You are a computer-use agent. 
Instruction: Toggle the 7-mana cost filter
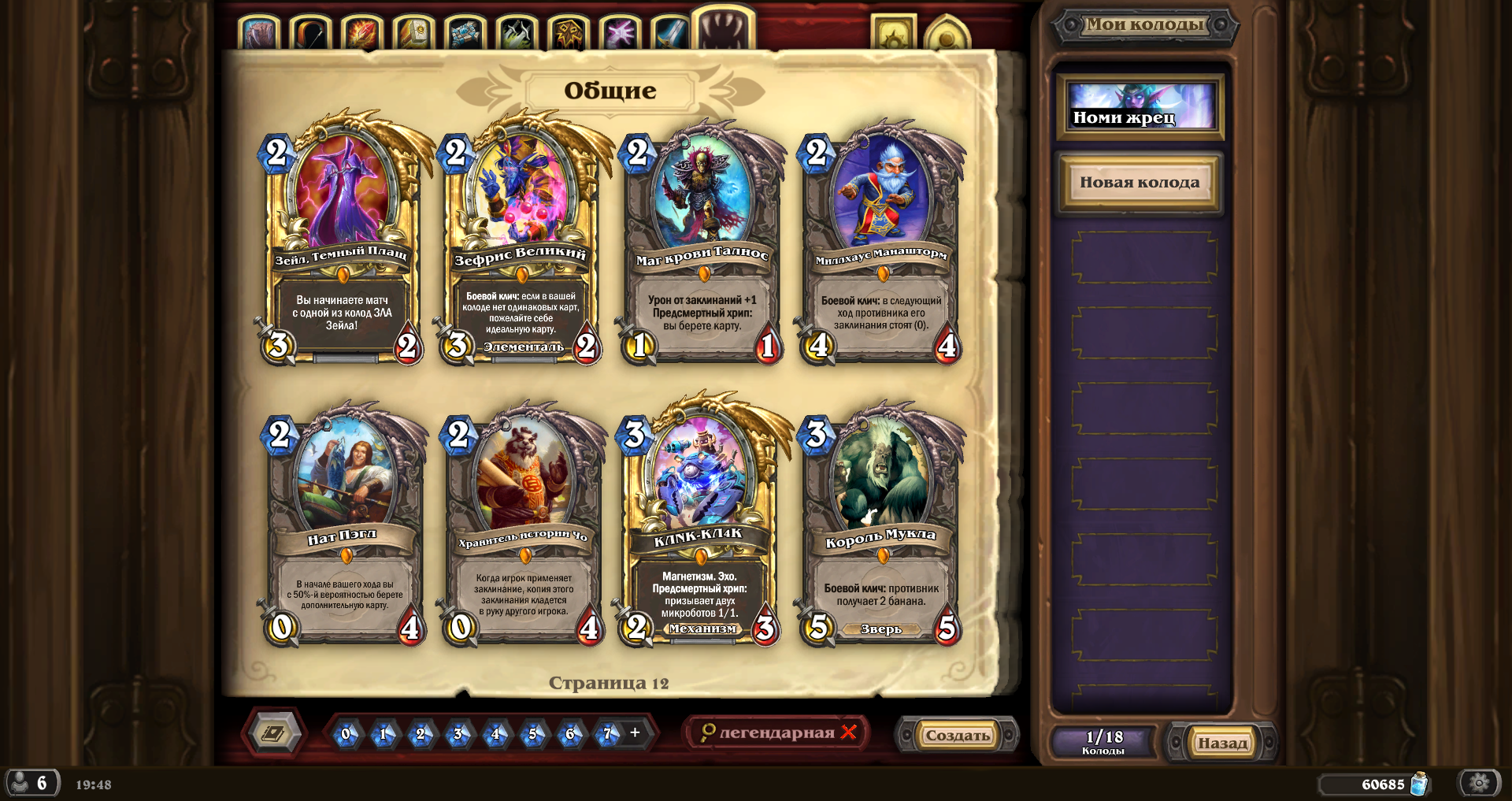click(x=606, y=733)
